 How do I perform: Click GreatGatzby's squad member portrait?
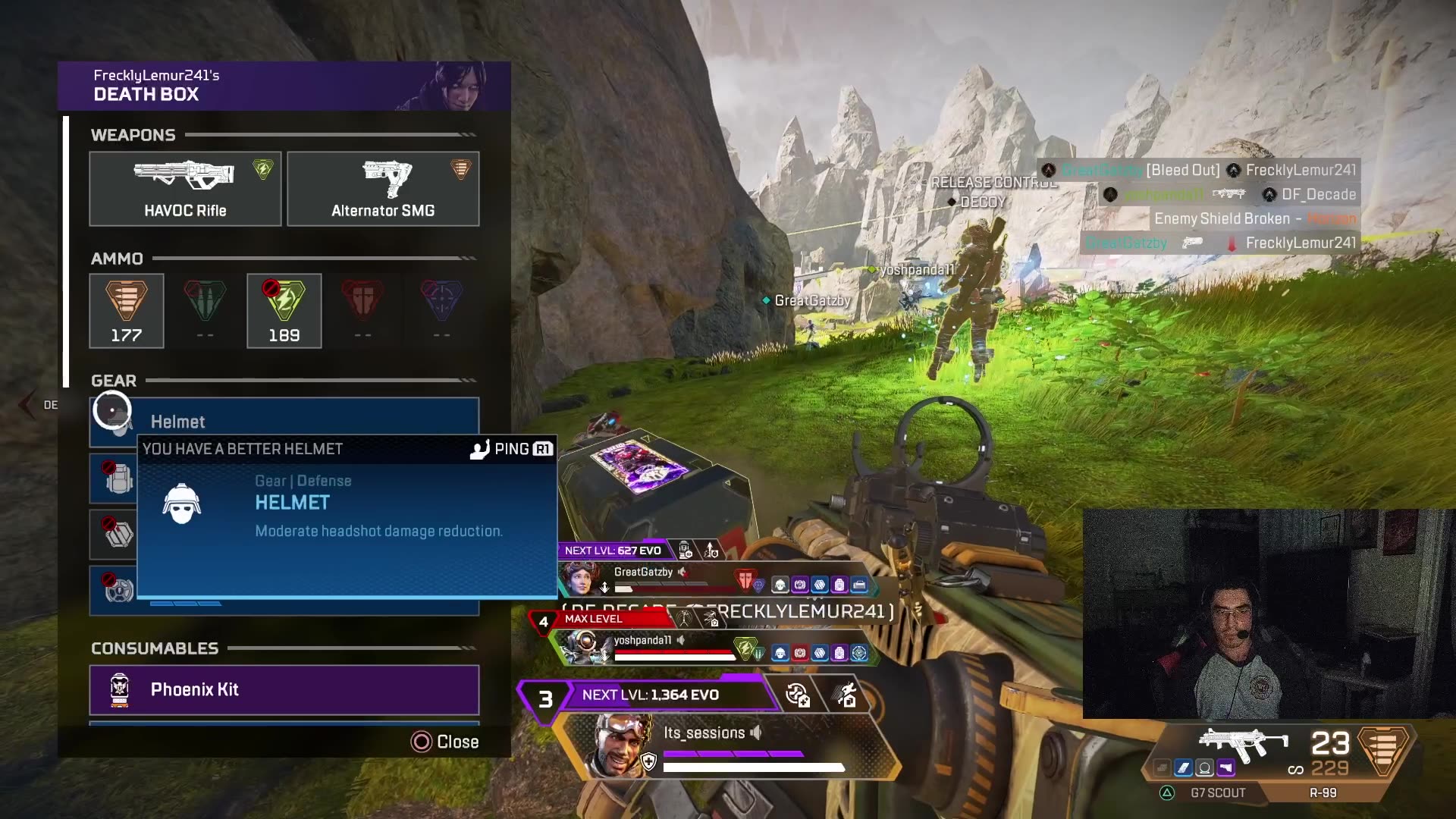pos(581,579)
